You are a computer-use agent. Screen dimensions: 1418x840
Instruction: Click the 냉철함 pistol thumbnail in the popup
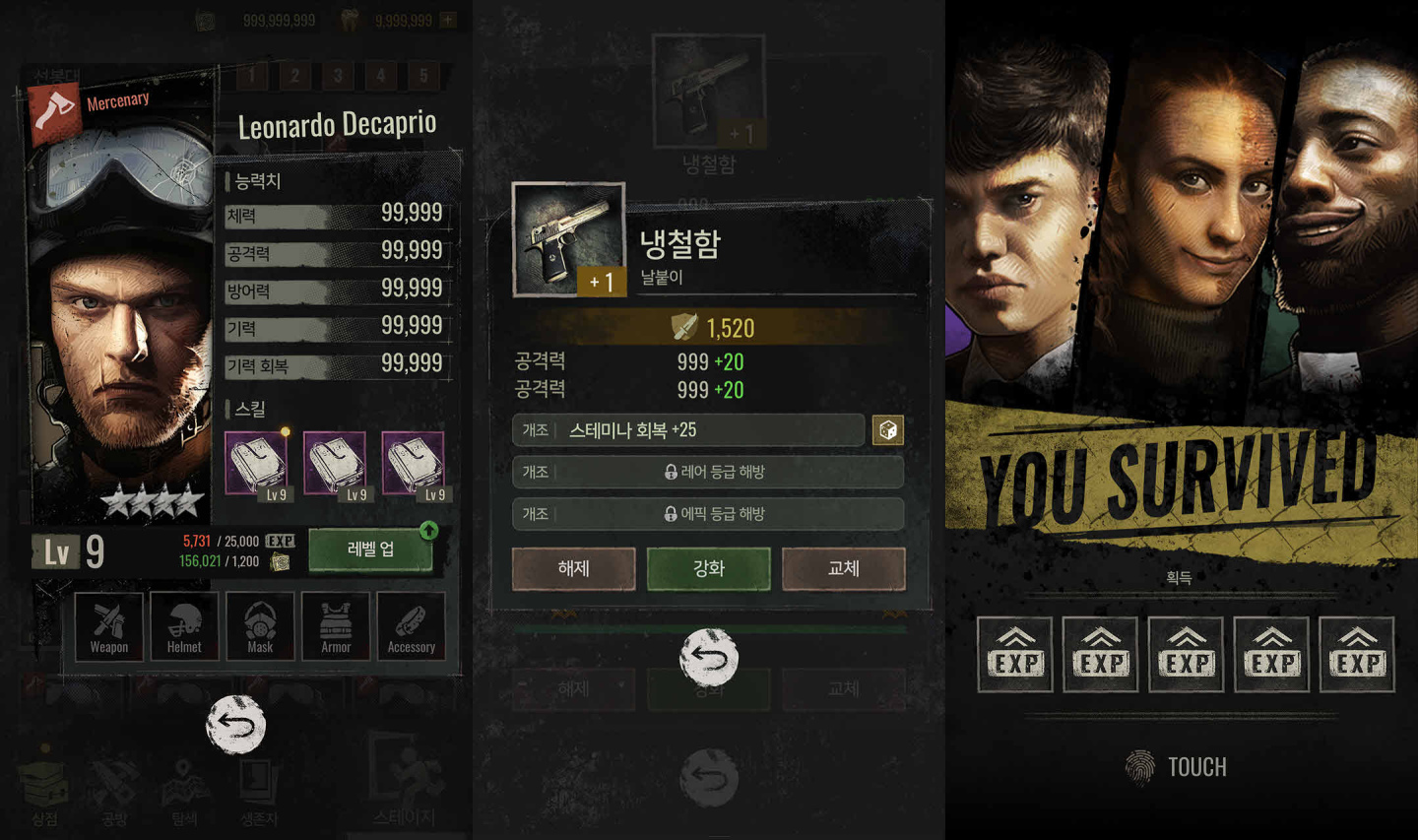click(x=568, y=239)
